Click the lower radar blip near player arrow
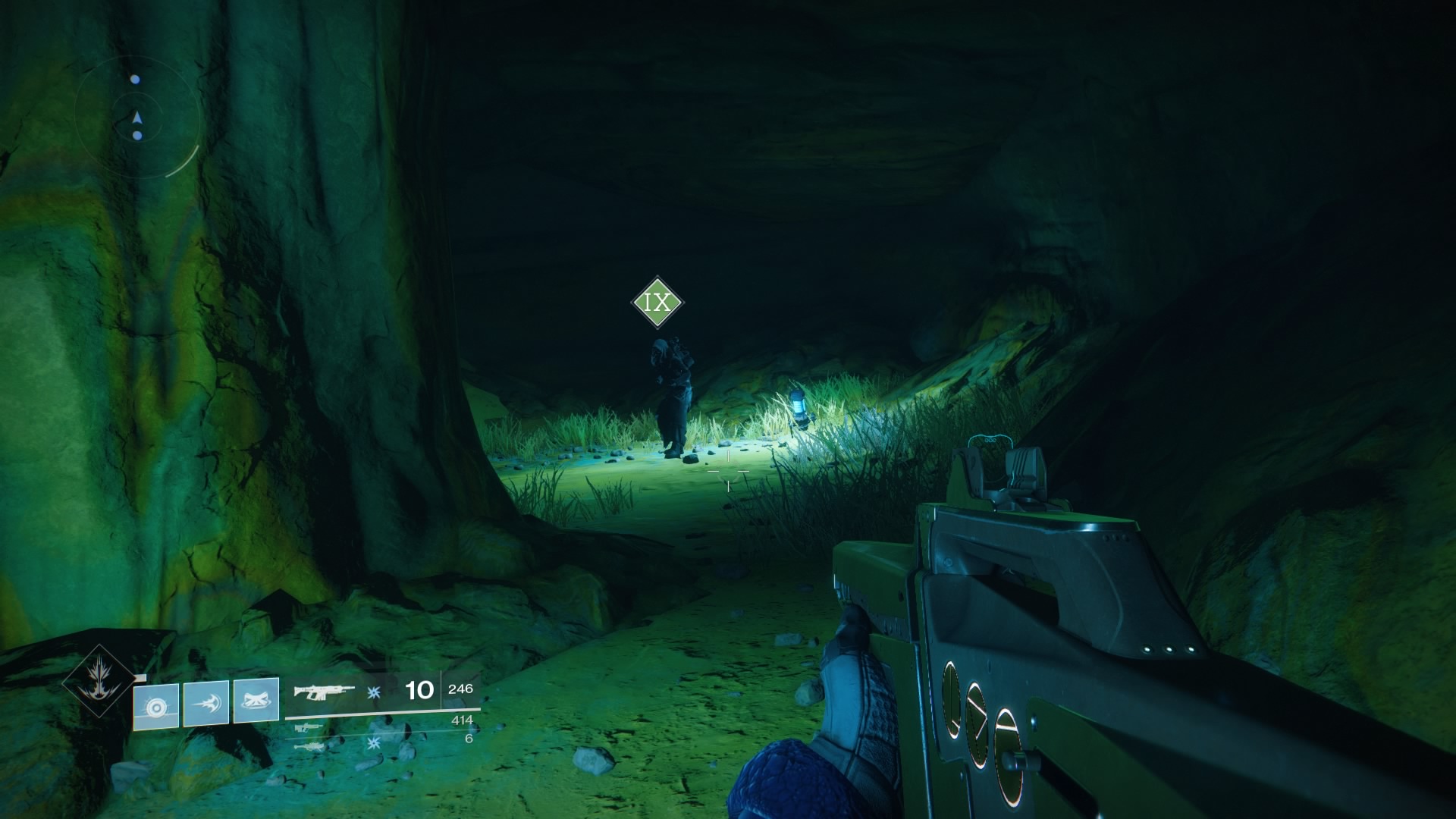The width and height of the screenshot is (1456, 819). click(137, 136)
